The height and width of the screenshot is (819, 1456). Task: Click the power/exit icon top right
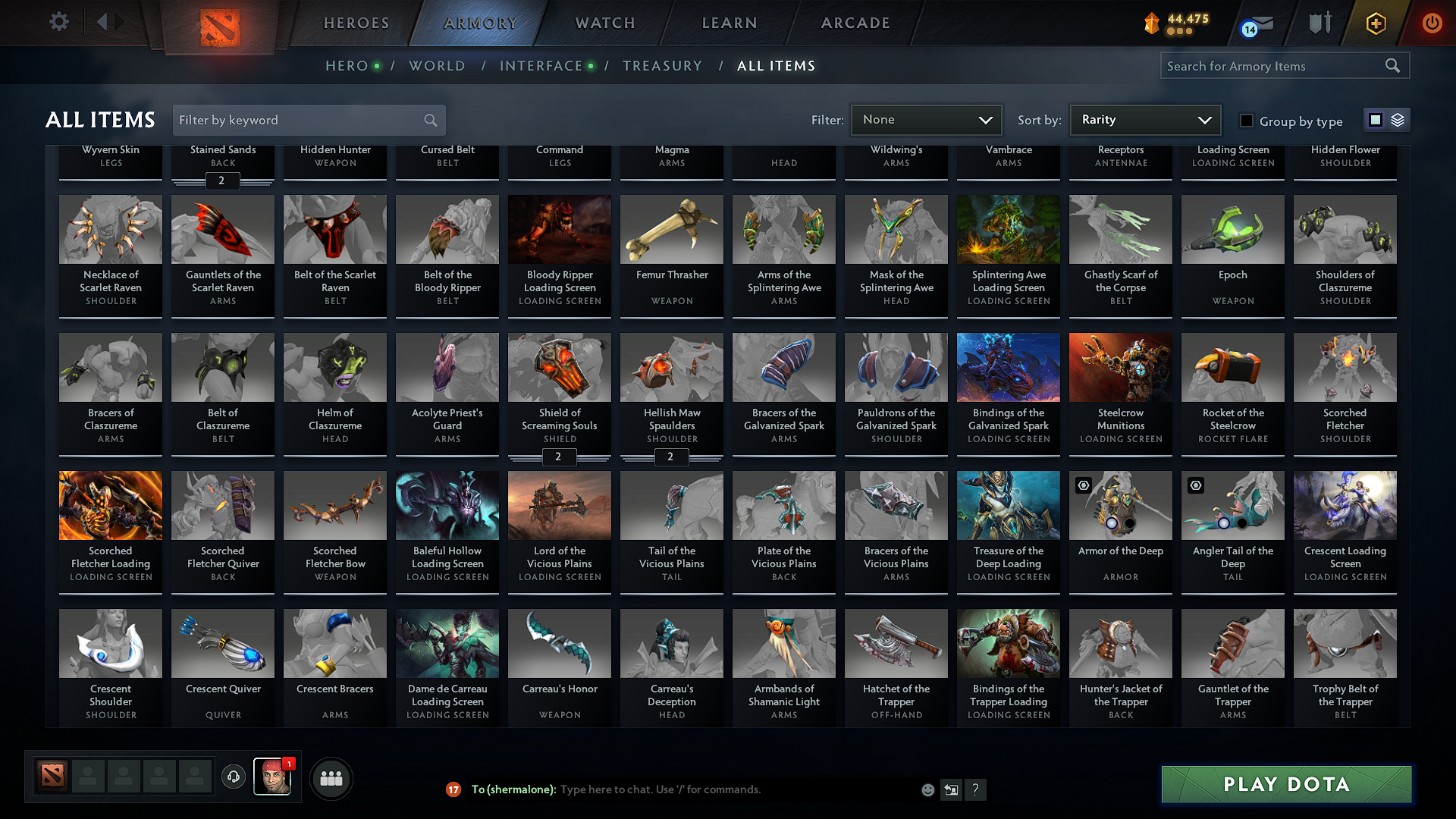1432,24
